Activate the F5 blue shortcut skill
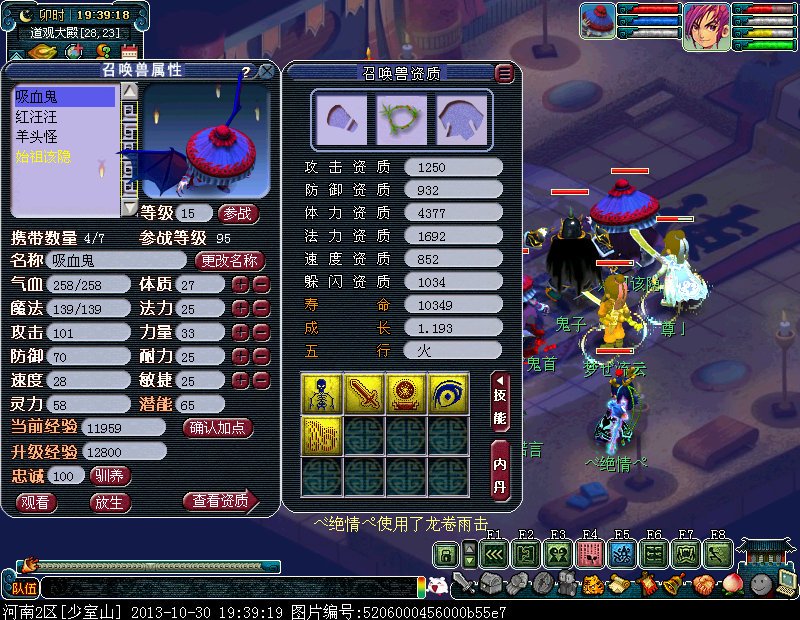 coord(622,553)
